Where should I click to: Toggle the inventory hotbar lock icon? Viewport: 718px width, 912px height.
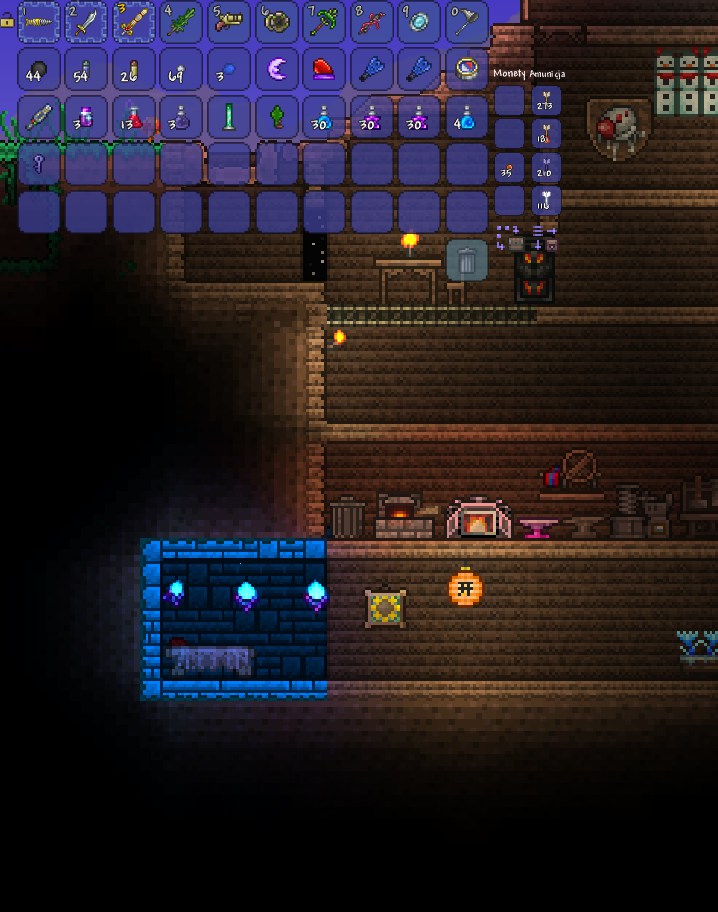[x=7, y=20]
